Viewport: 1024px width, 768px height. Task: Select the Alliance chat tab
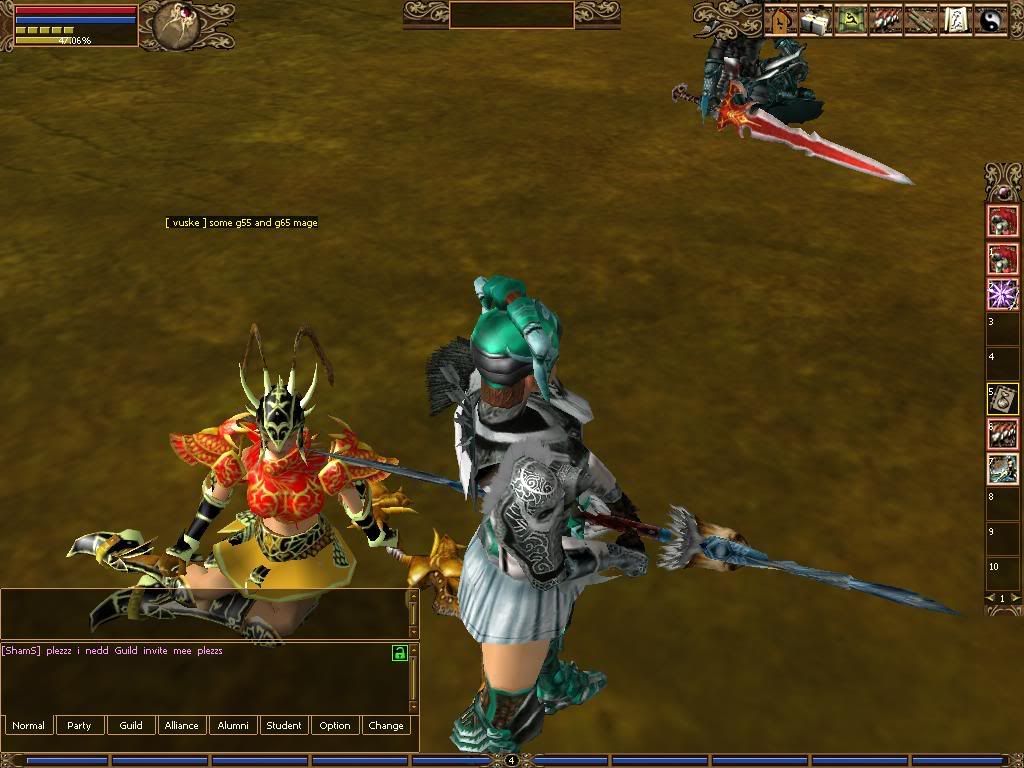coord(182,725)
